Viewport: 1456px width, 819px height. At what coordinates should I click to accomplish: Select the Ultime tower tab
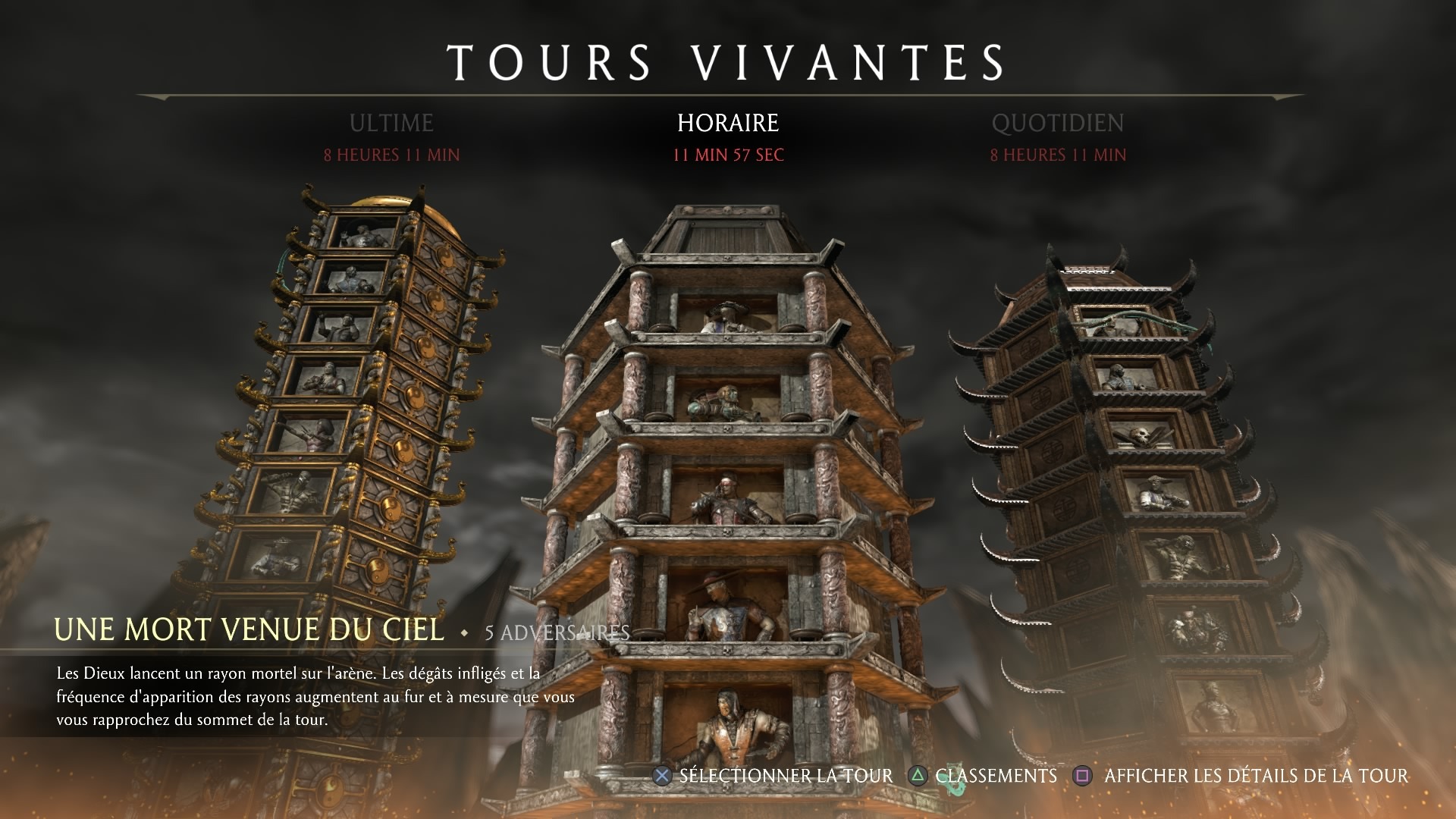(391, 124)
